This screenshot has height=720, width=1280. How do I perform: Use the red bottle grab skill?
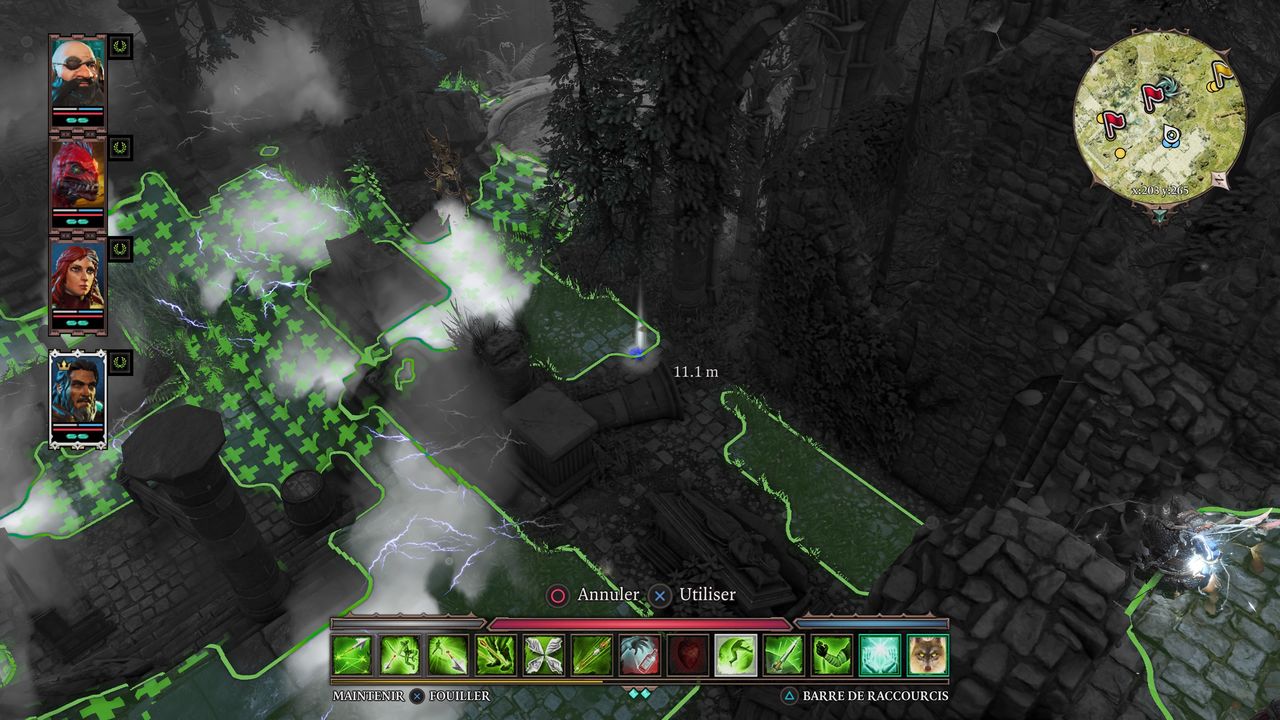(x=639, y=655)
